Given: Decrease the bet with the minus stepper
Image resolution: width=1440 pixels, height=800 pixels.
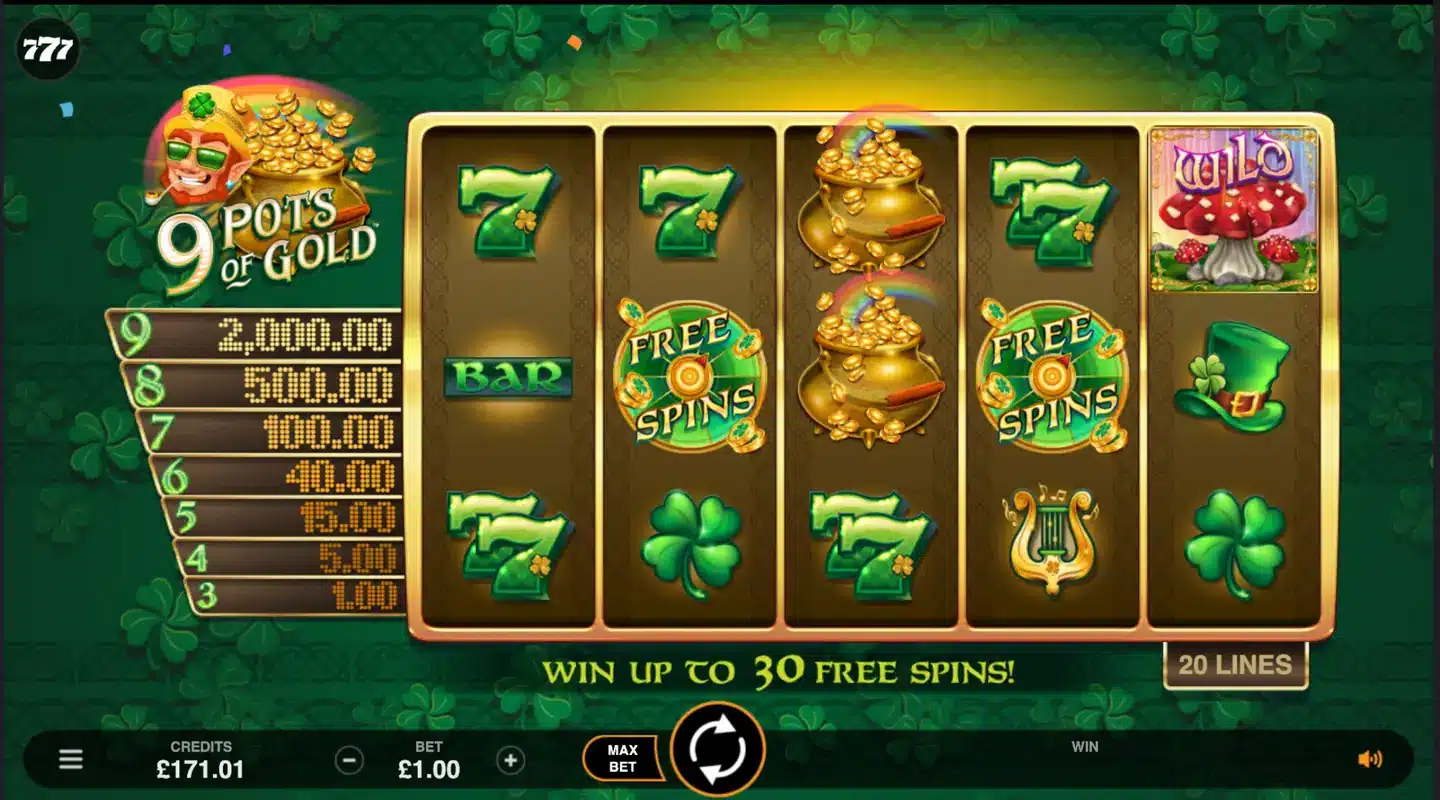Looking at the screenshot, I should (x=347, y=760).
